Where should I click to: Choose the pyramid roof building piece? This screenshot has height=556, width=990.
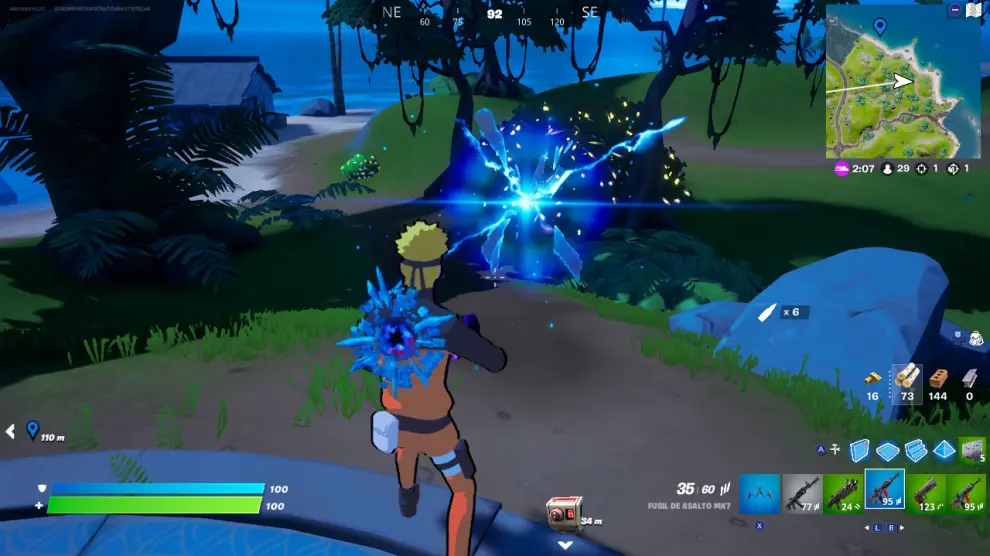pyautogui.click(x=943, y=451)
